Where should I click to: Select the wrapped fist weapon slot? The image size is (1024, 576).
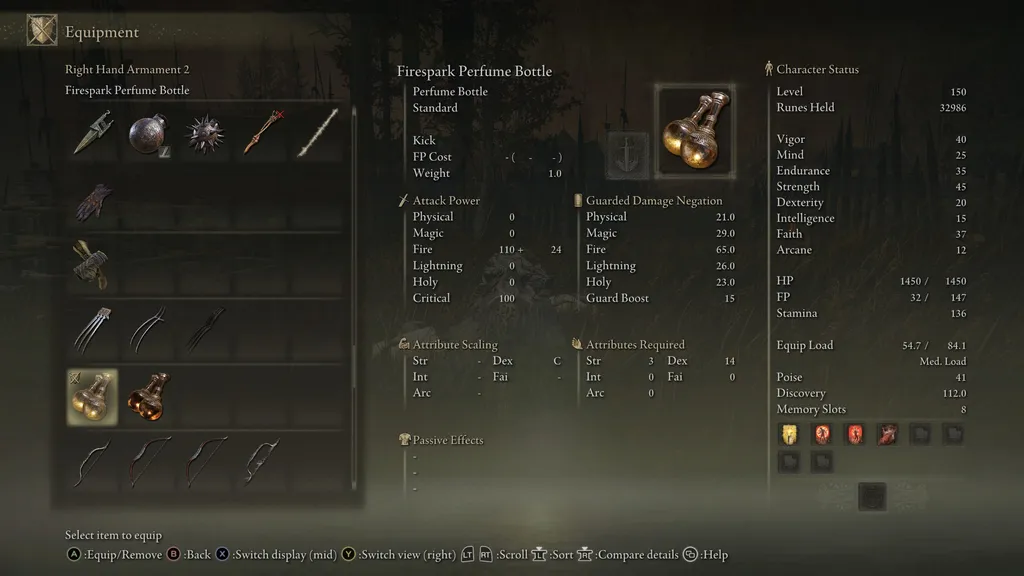pyautogui.click(x=92, y=264)
